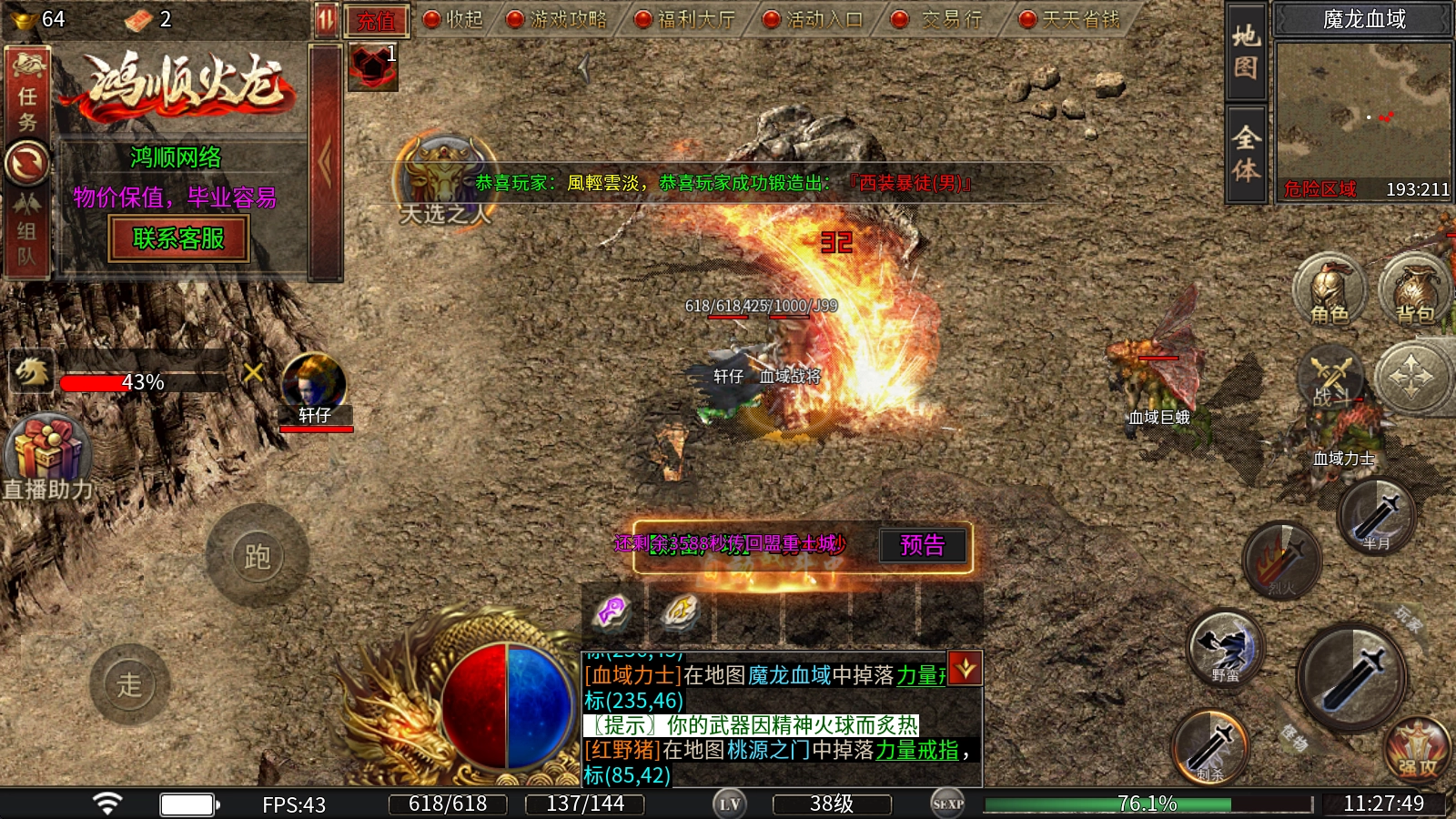This screenshot has width=1456, height=819.
Task: Open the 背包 backpack inventory
Action: (x=1414, y=291)
